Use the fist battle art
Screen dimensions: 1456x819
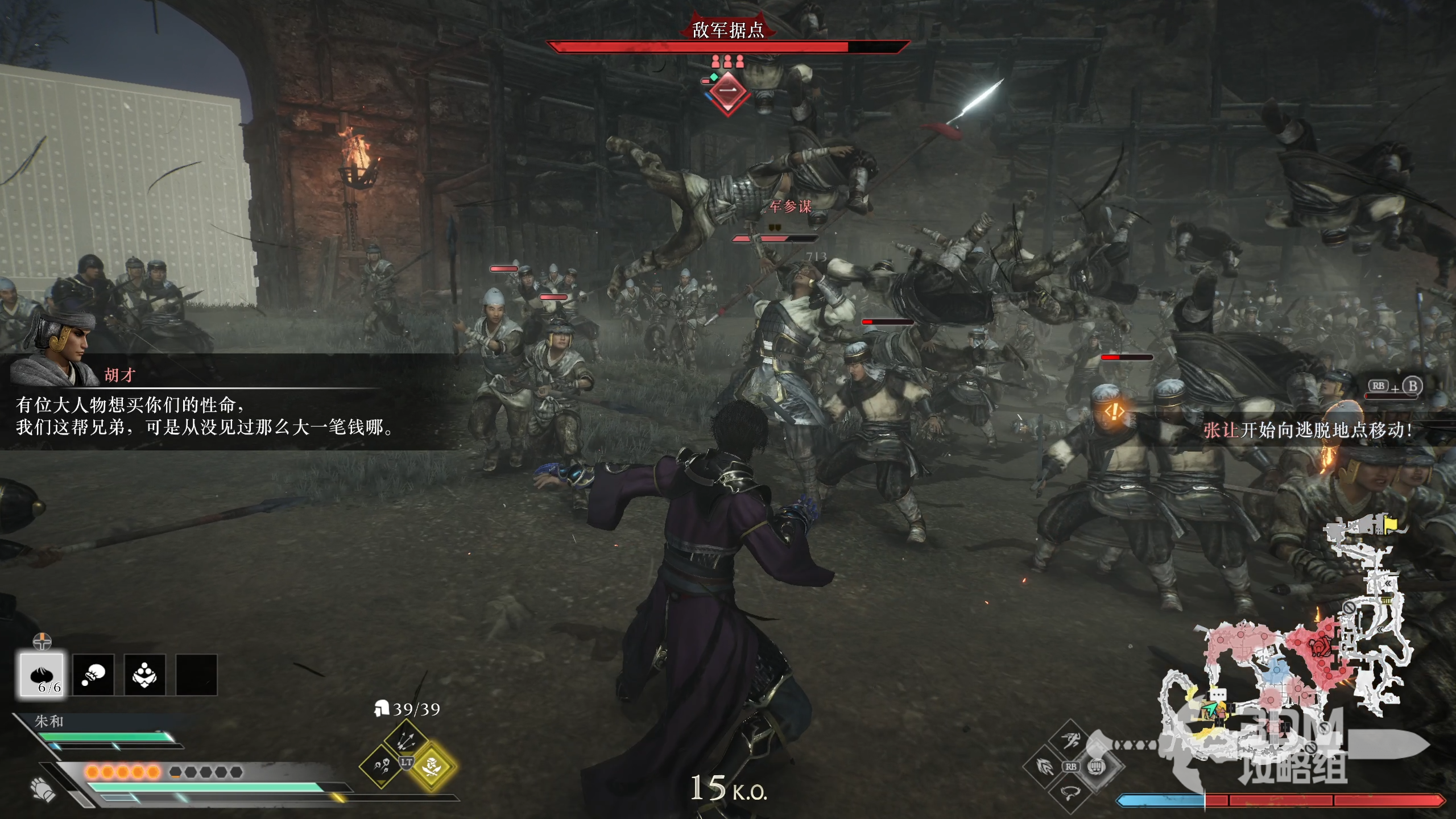coord(1096,767)
